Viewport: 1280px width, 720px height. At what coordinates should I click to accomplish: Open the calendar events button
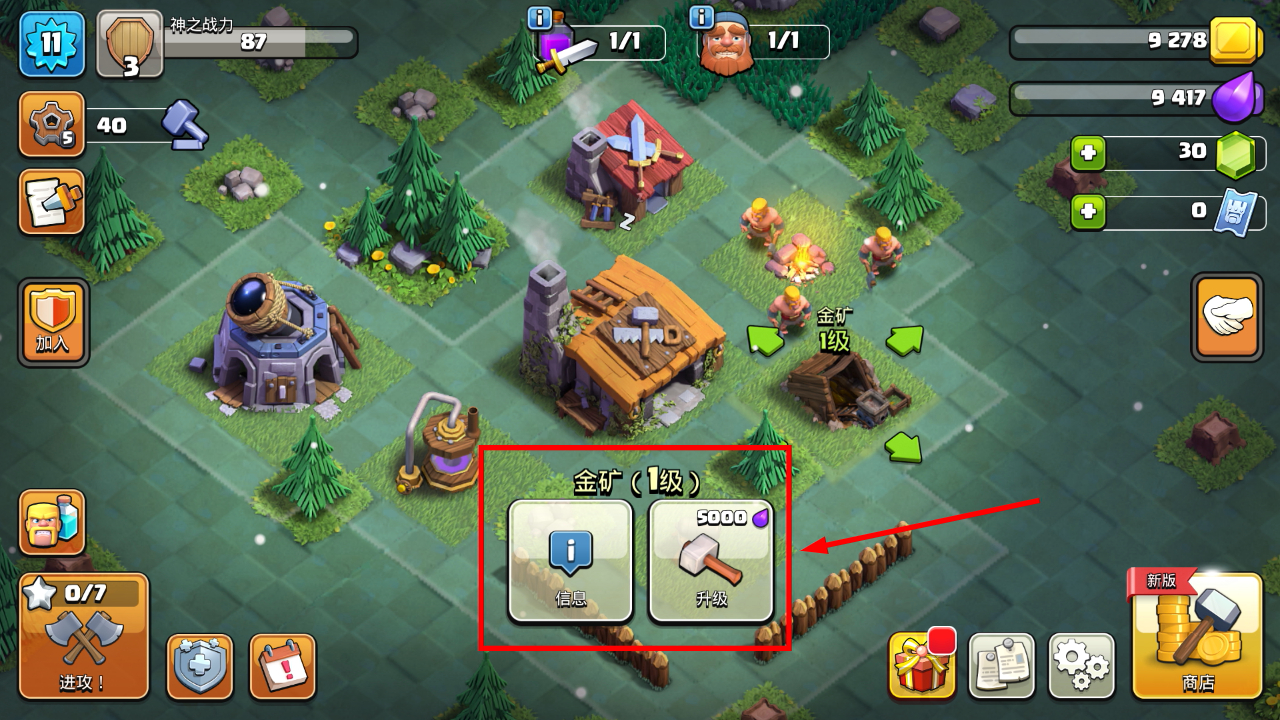click(x=281, y=665)
